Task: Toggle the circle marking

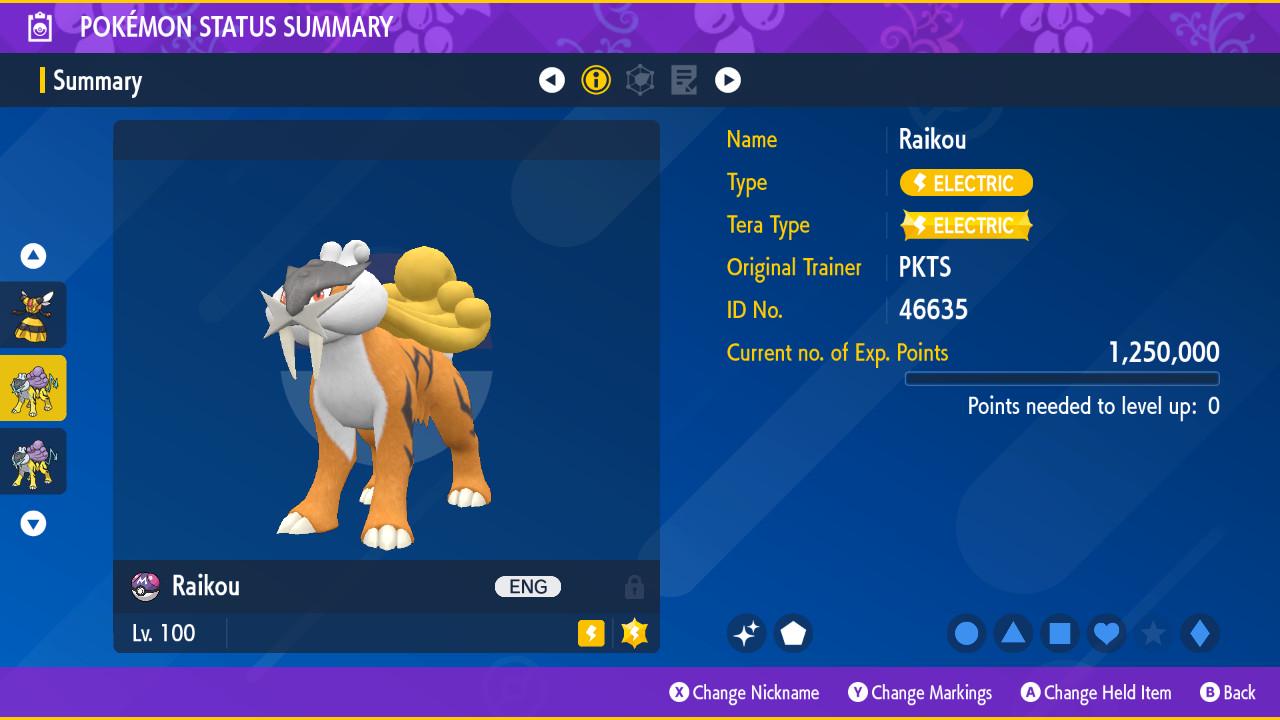Action: 966,633
